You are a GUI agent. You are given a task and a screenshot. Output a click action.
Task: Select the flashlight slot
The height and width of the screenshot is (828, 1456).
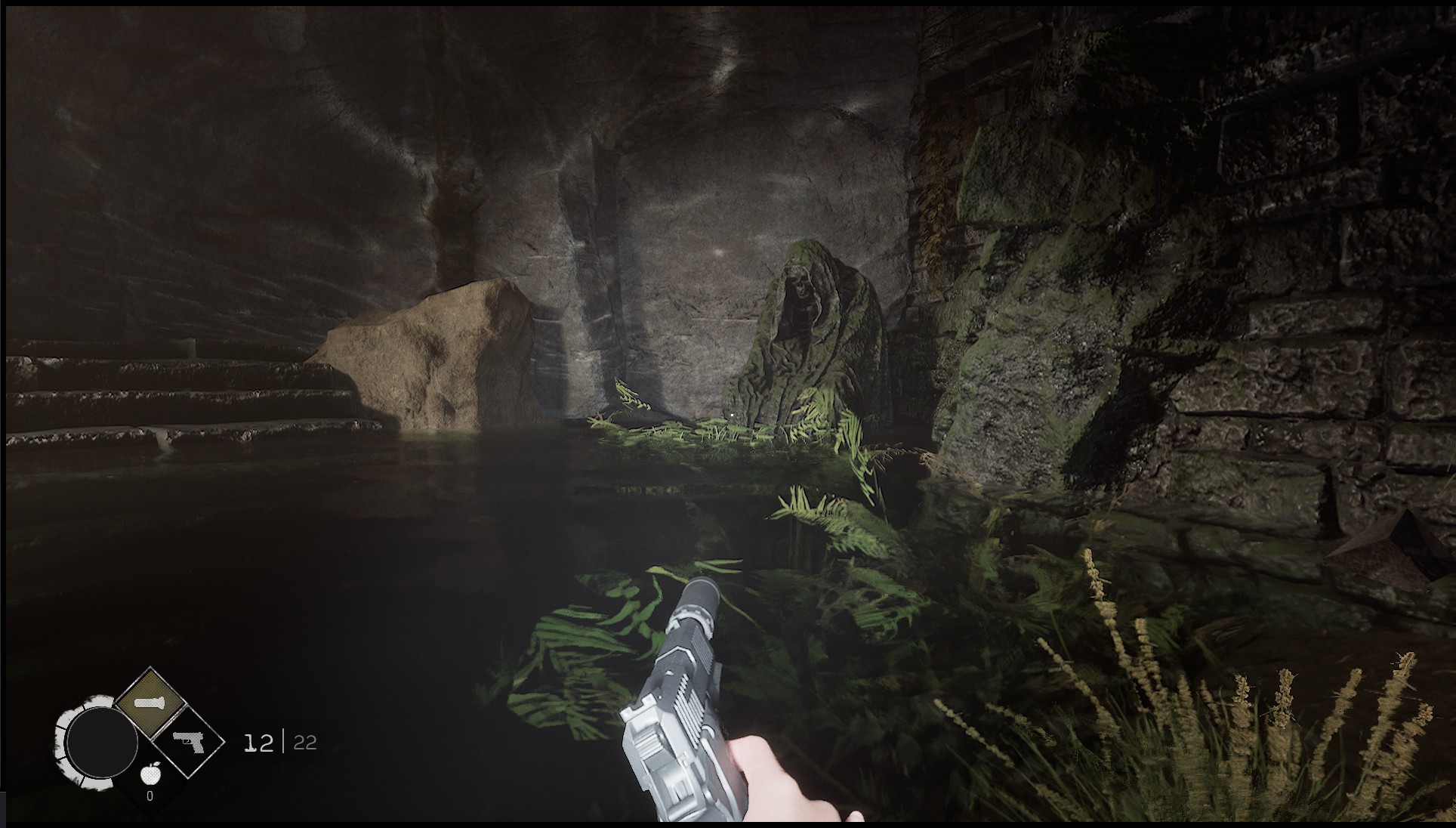[x=150, y=704]
